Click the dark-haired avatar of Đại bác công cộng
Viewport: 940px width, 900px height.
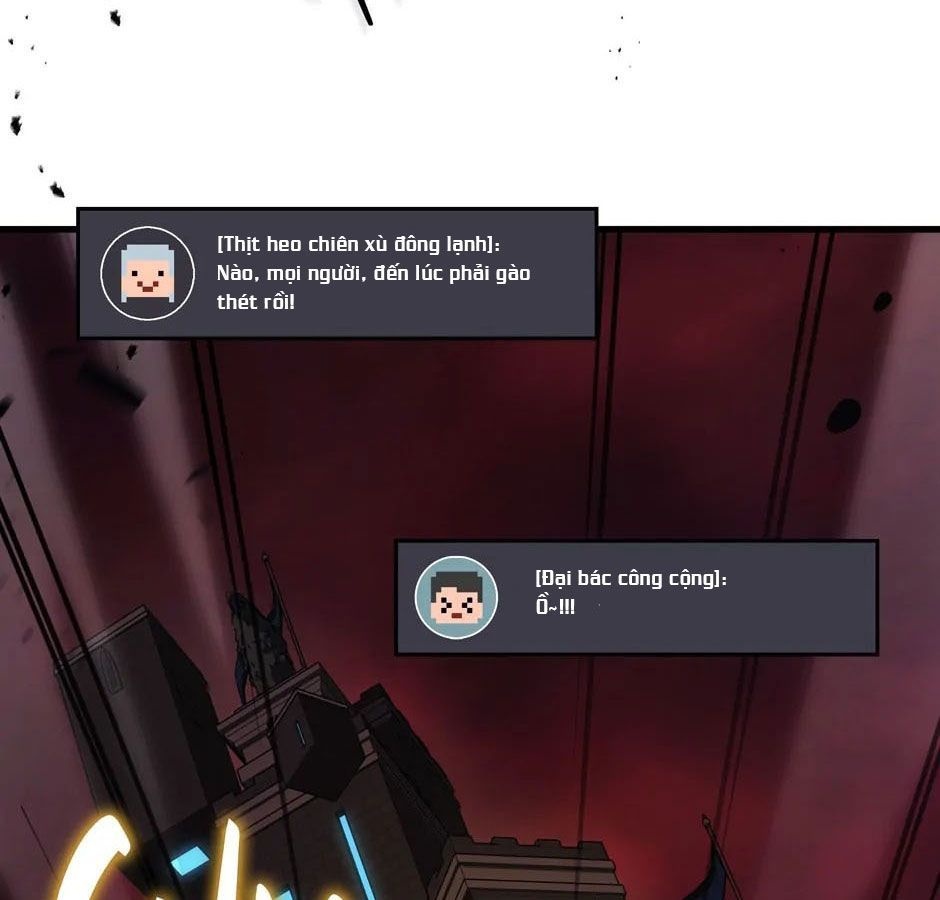[x=456, y=597]
